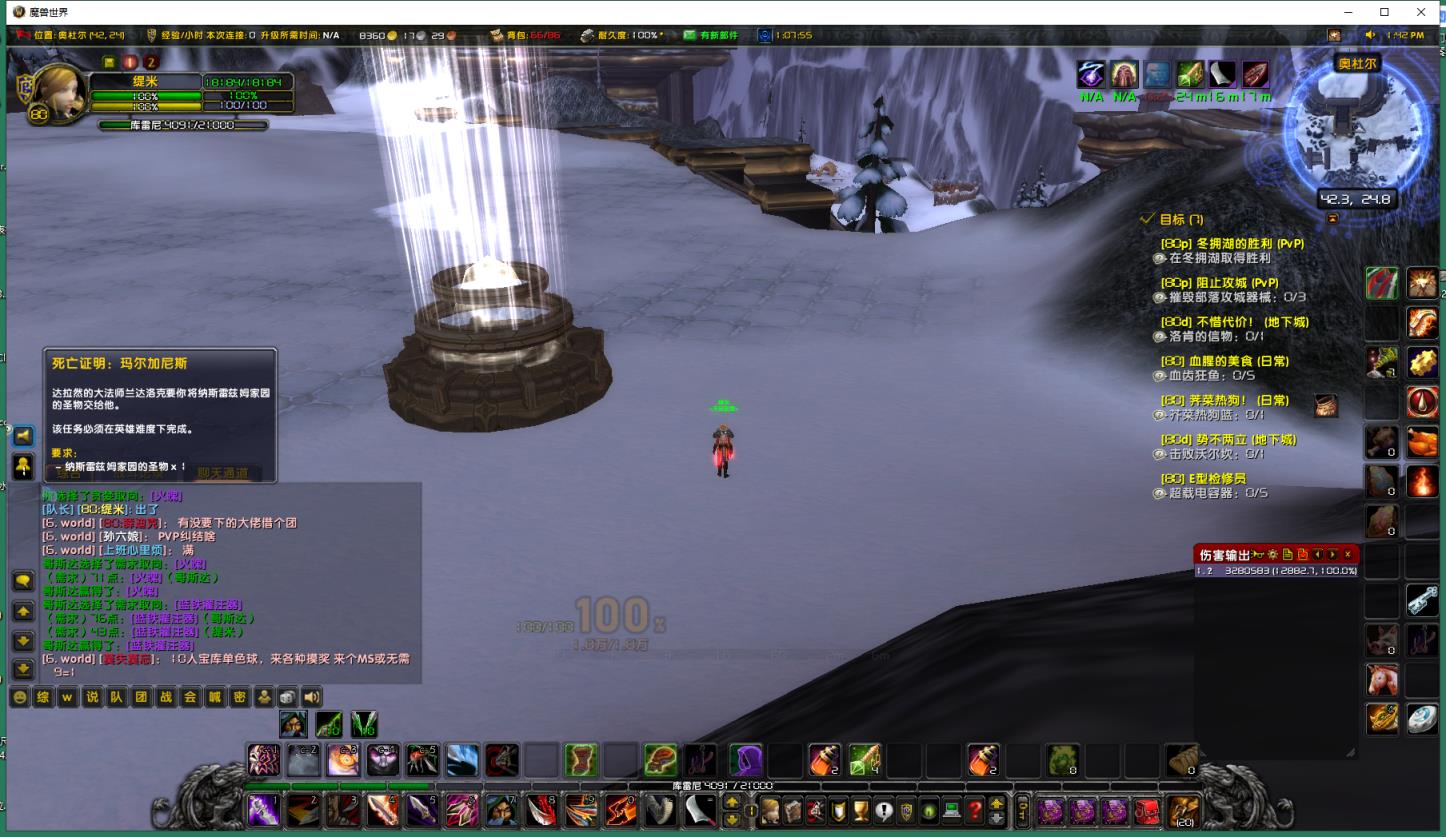Roll the dice from the chat bar
The width and height of the screenshot is (1446, 837).
287,697
